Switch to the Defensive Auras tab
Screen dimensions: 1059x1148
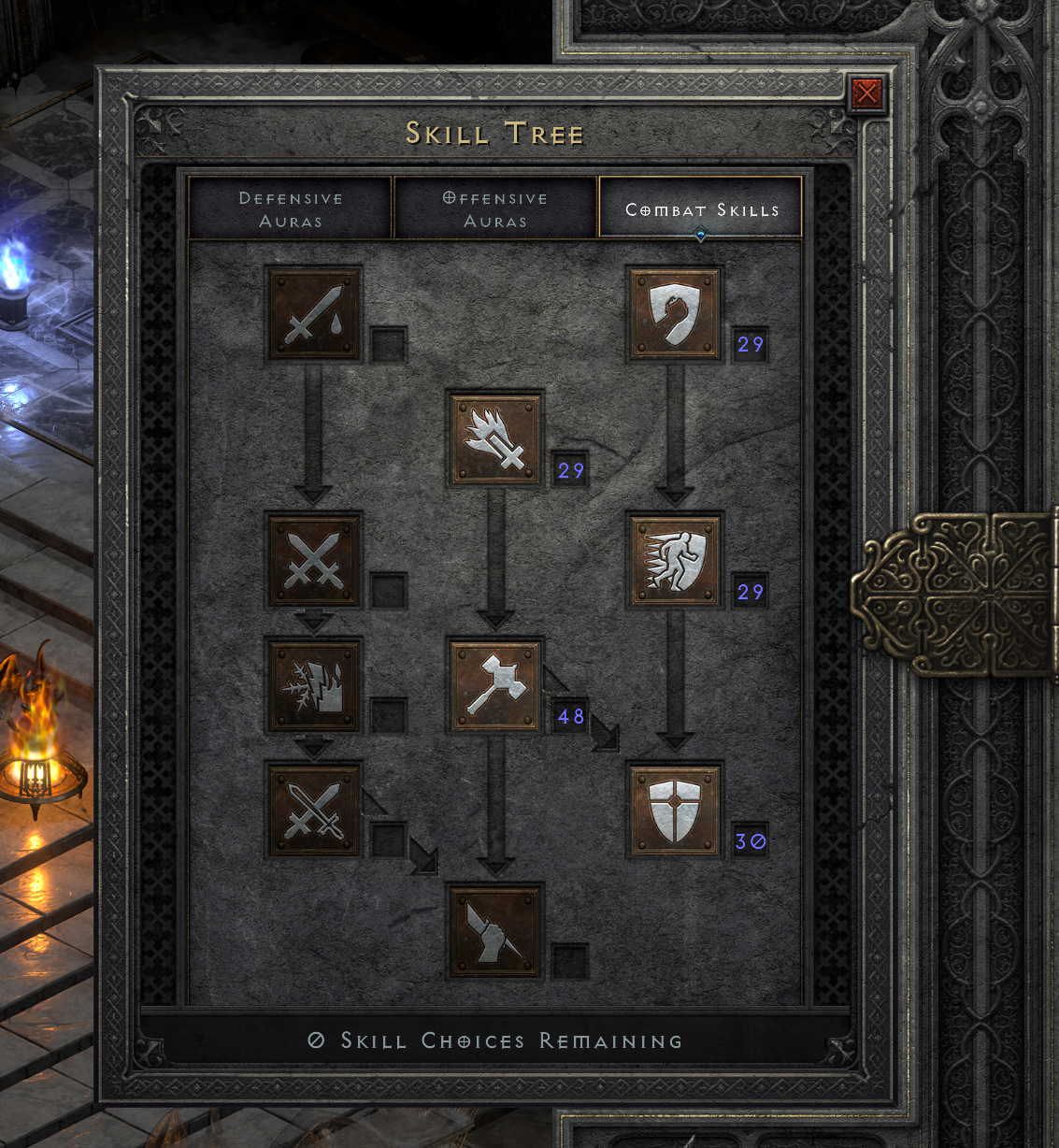click(290, 209)
